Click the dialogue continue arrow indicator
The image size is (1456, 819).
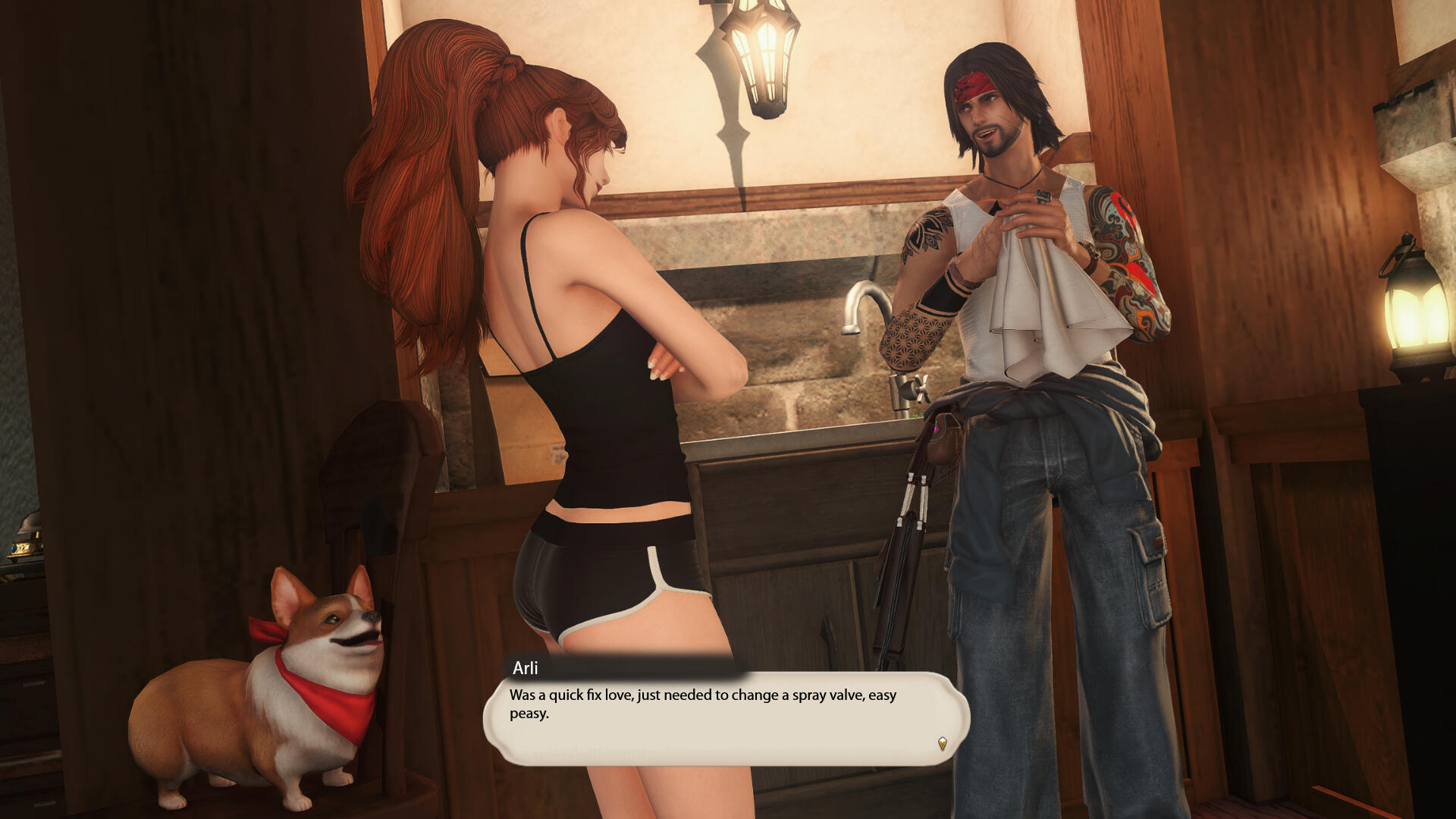pos(942,744)
